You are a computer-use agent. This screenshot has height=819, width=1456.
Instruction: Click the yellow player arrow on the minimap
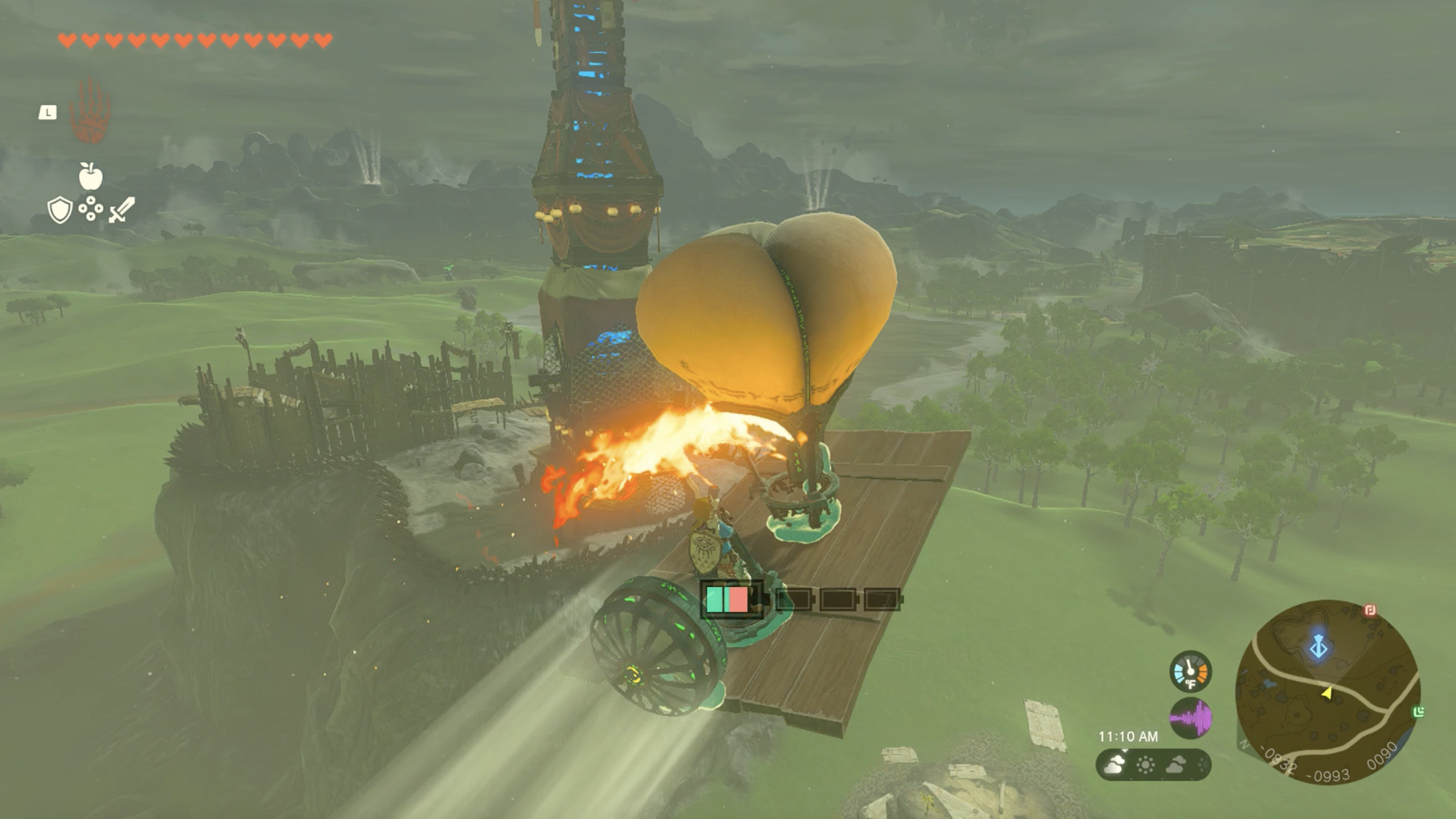[1326, 694]
